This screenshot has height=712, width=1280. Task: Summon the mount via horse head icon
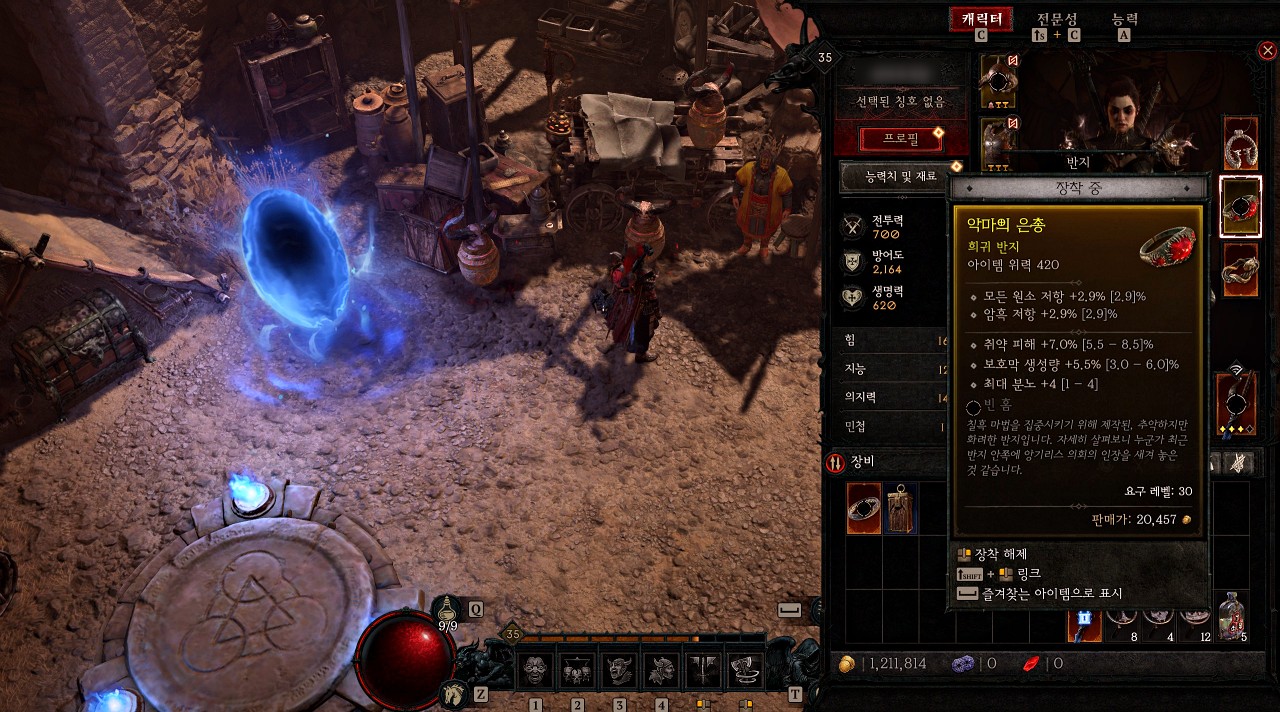point(453,692)
